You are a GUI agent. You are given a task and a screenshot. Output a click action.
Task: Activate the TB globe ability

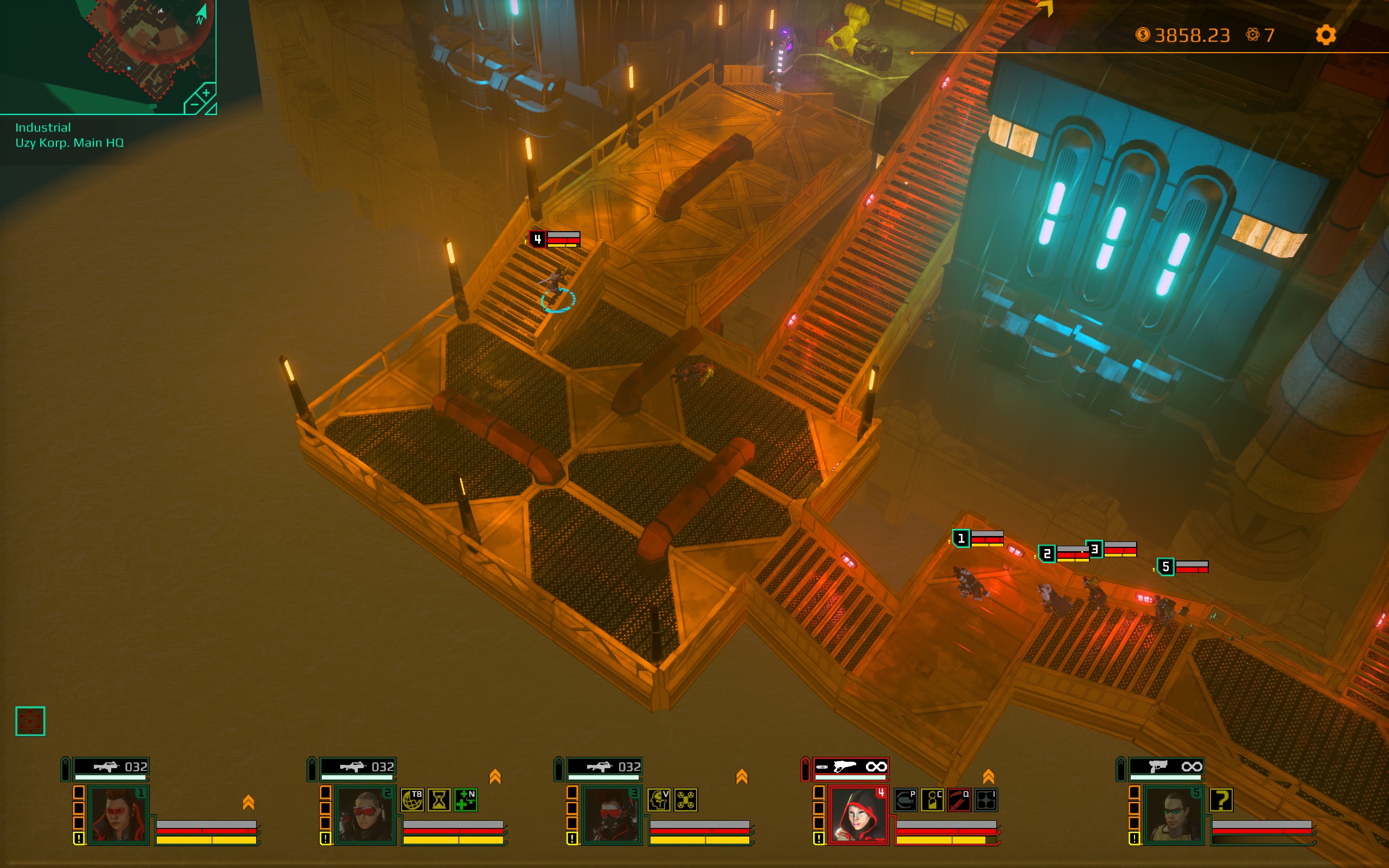point(413,800)
